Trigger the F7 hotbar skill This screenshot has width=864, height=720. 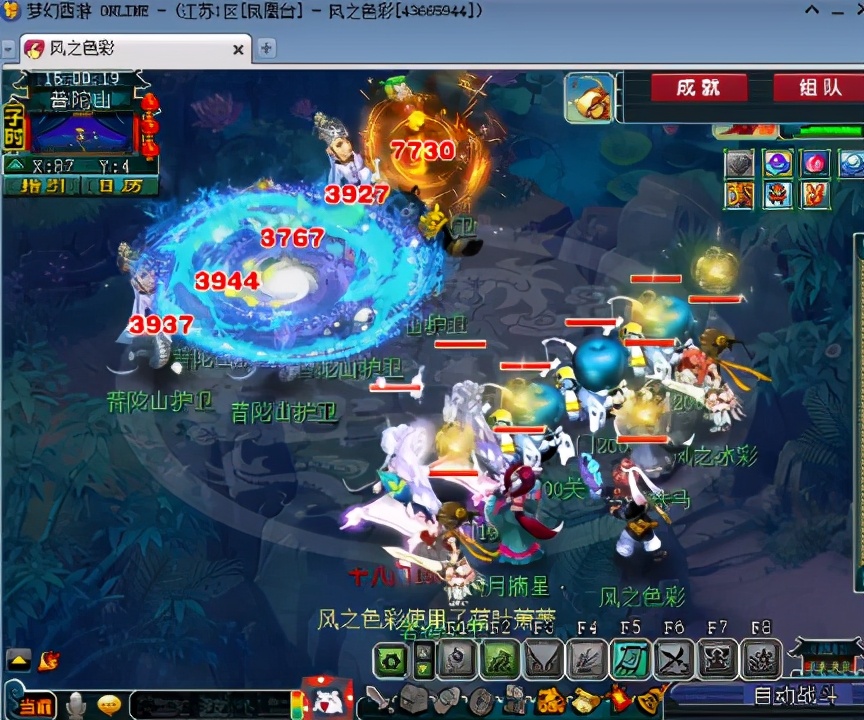[717, 660]
